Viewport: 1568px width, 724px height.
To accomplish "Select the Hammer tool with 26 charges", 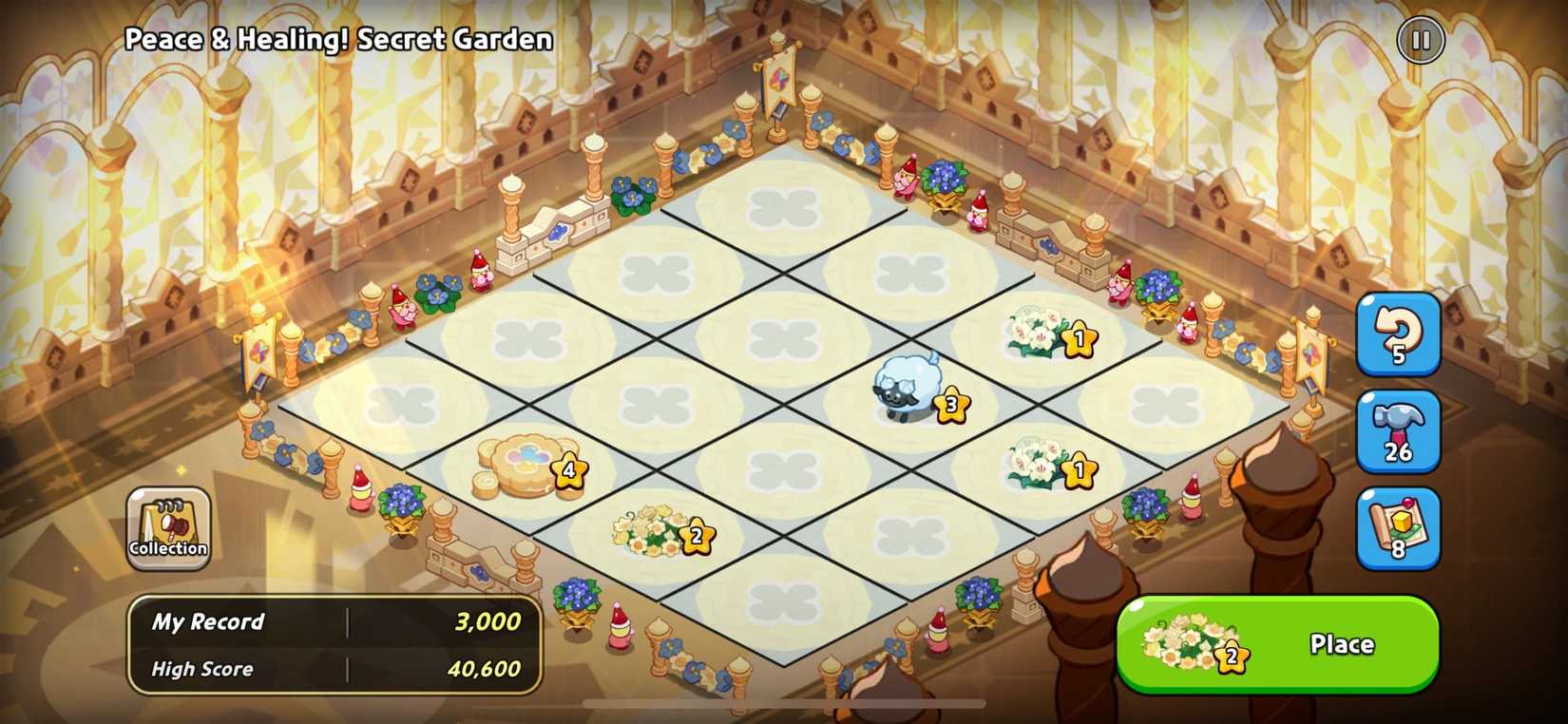I will point(1399,432).
